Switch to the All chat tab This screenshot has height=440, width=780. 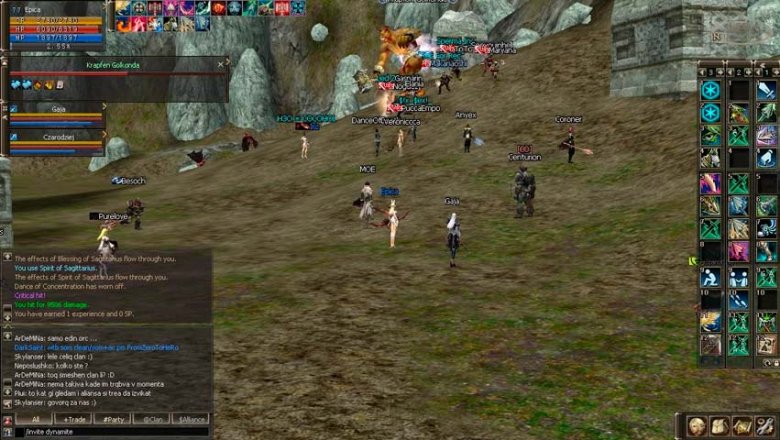coord(35,419)
